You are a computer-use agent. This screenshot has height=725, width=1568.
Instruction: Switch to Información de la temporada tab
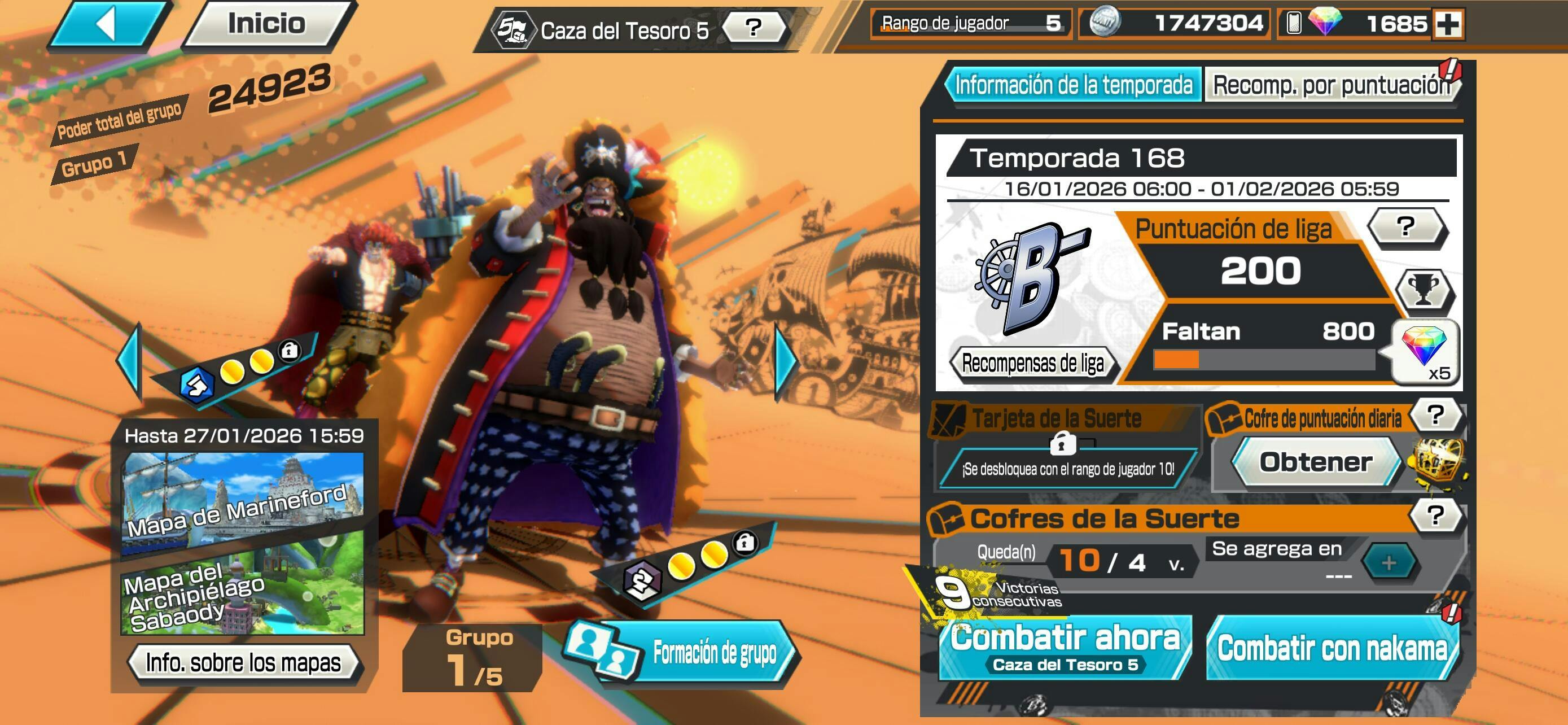(x=1073, y=85)
